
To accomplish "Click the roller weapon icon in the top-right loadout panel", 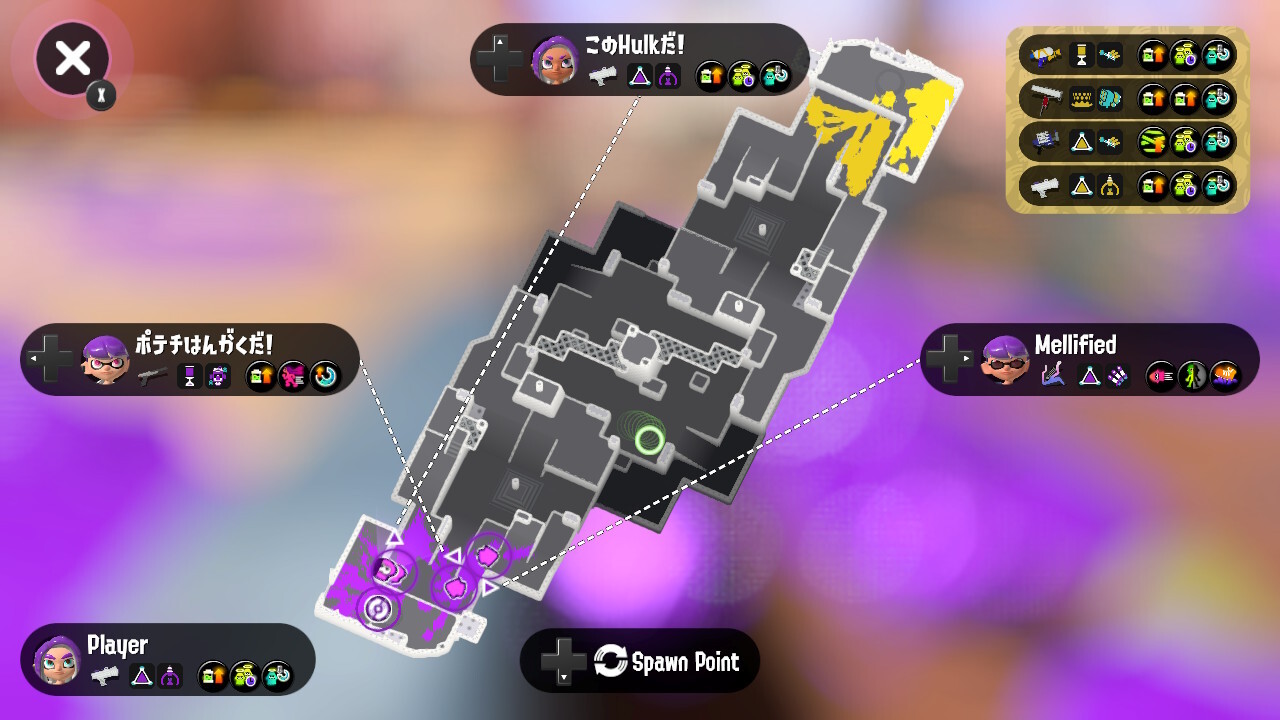I will pos(1043,99).
